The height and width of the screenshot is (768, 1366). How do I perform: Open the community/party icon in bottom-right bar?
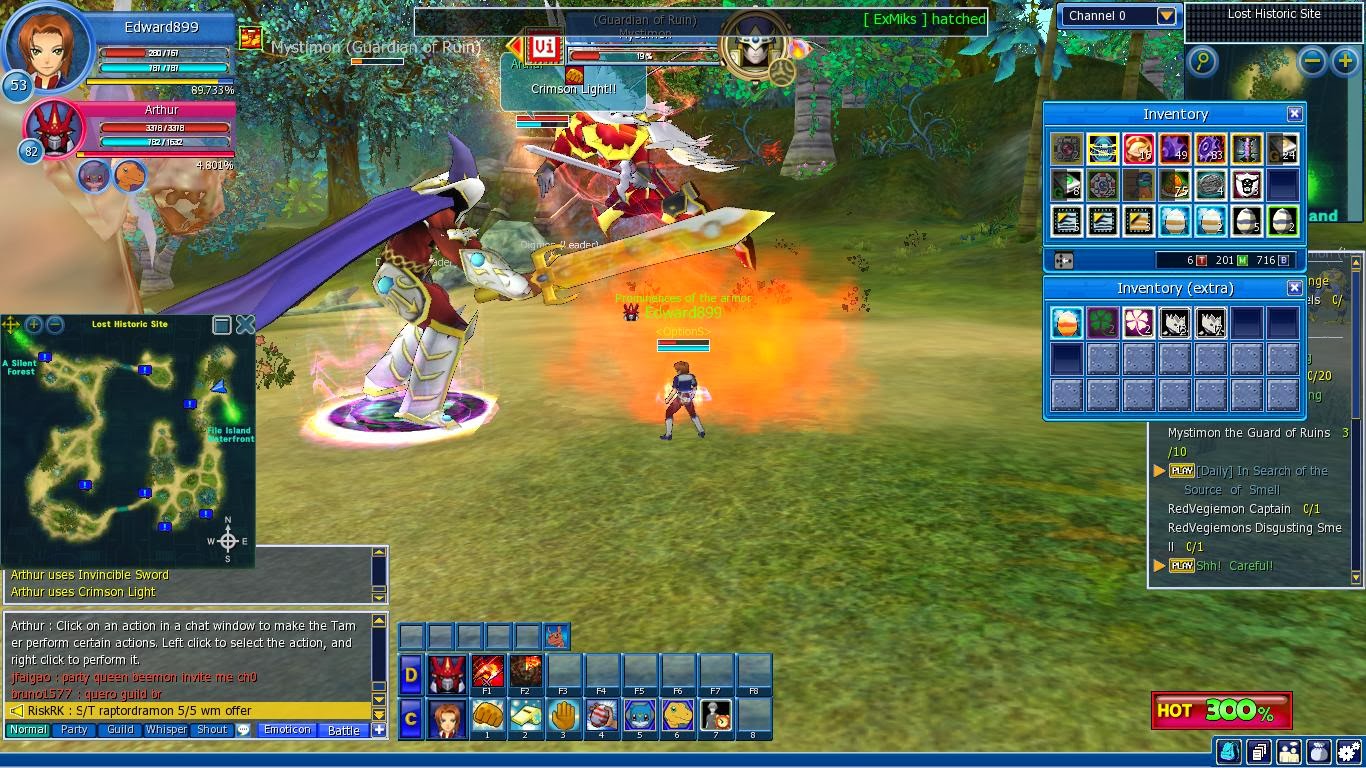[x=1288, y=751]
